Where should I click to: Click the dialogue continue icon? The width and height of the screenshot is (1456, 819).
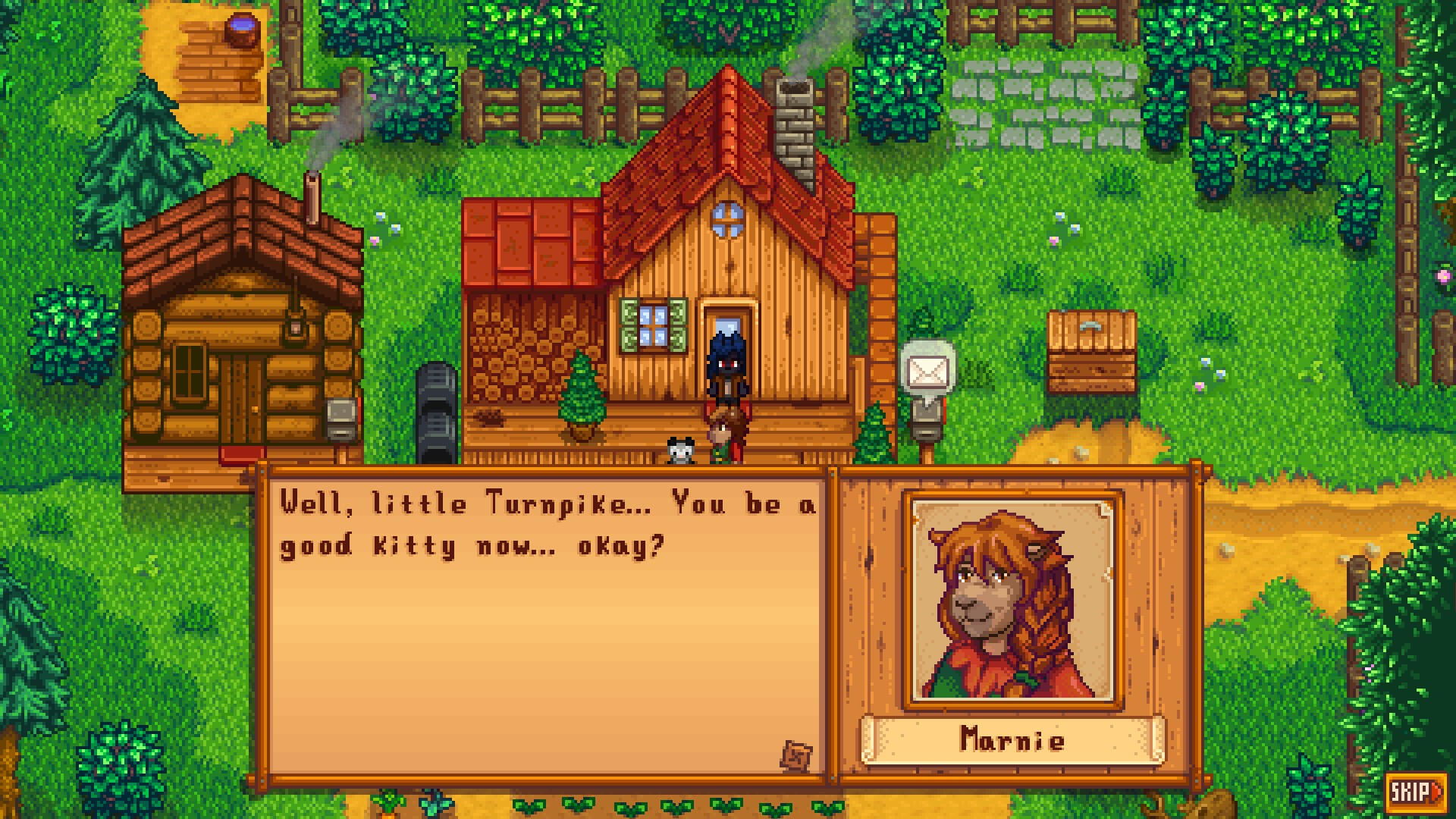[796, 755]
